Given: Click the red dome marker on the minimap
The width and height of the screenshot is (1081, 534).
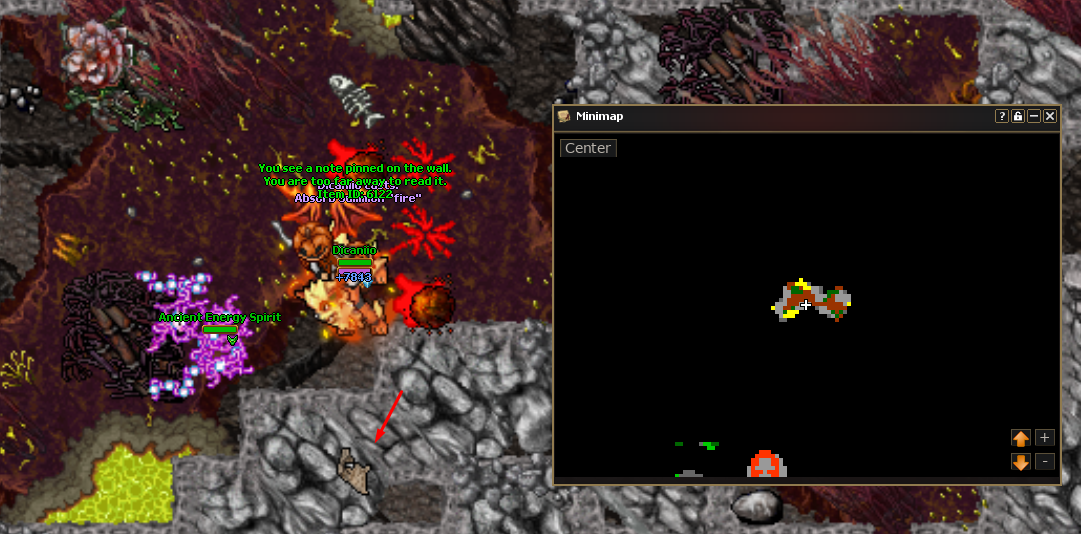Looking at the screenshot, I should tap(766, 464).
